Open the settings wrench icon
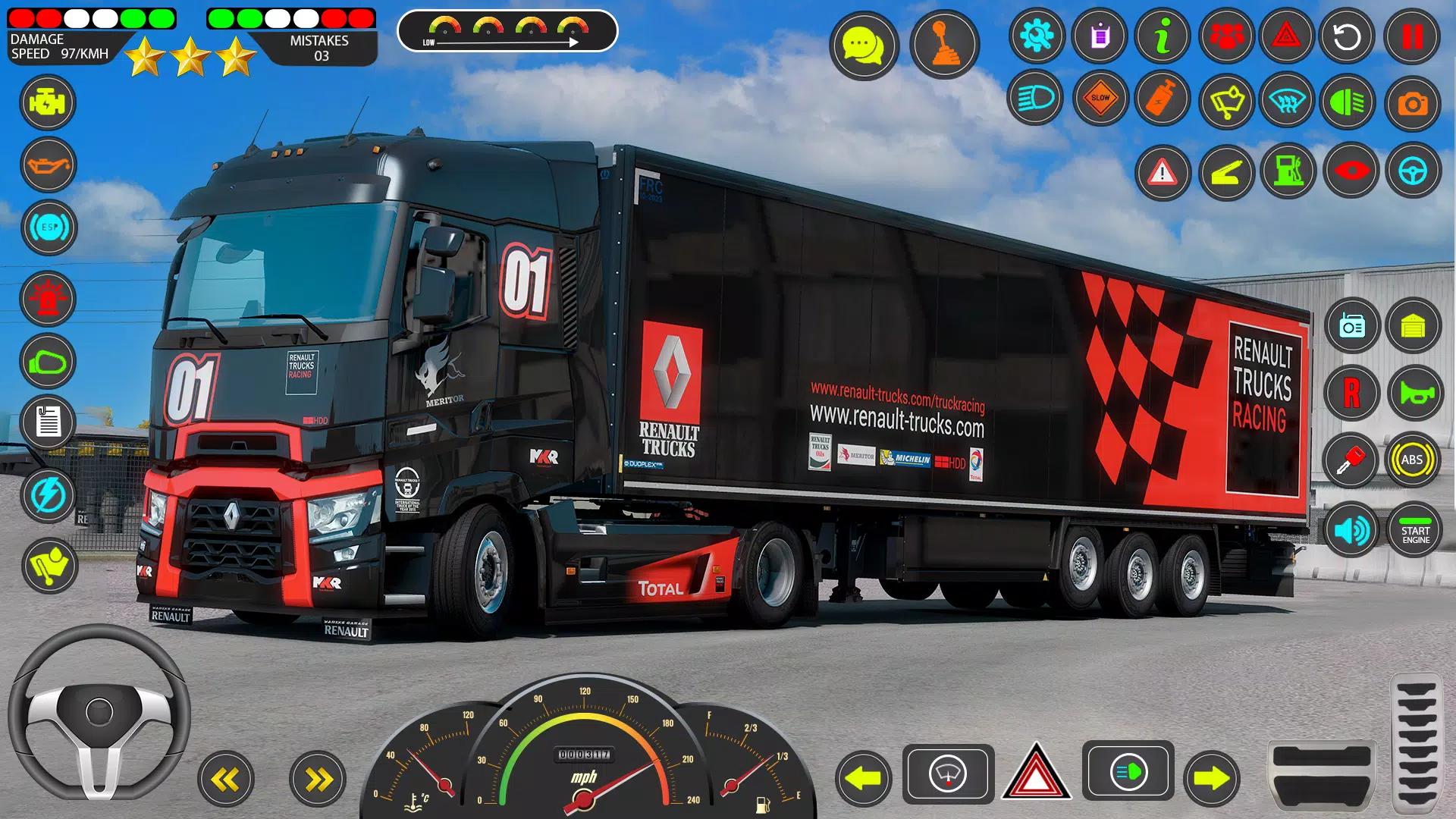1456x819 pixels. (x=1040, y=36)
